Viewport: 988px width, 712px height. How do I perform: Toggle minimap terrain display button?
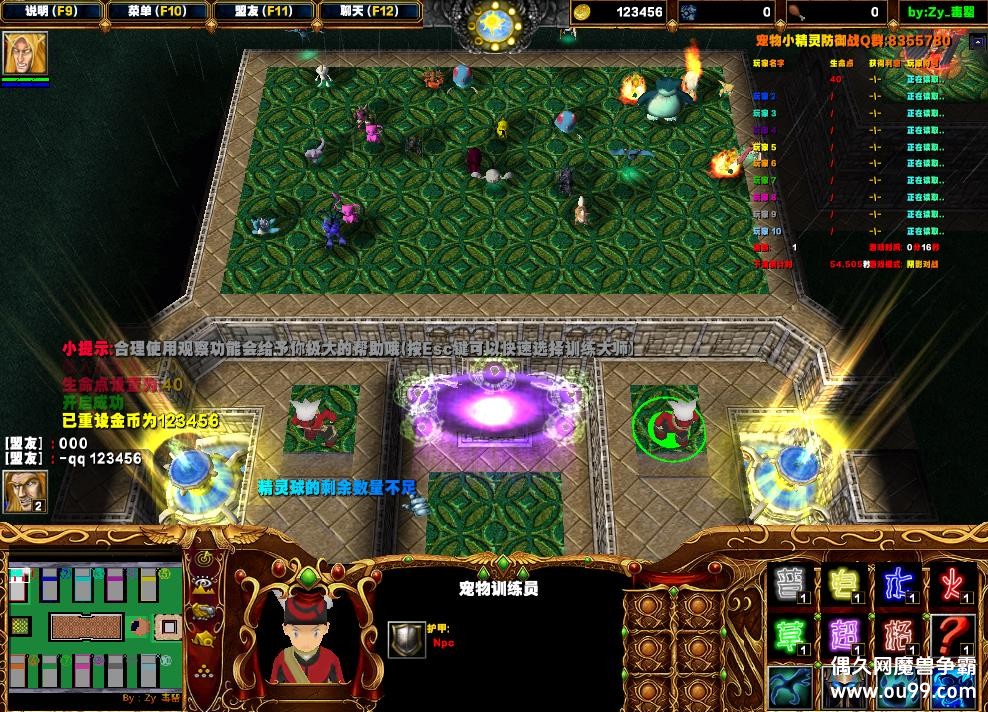205,585
